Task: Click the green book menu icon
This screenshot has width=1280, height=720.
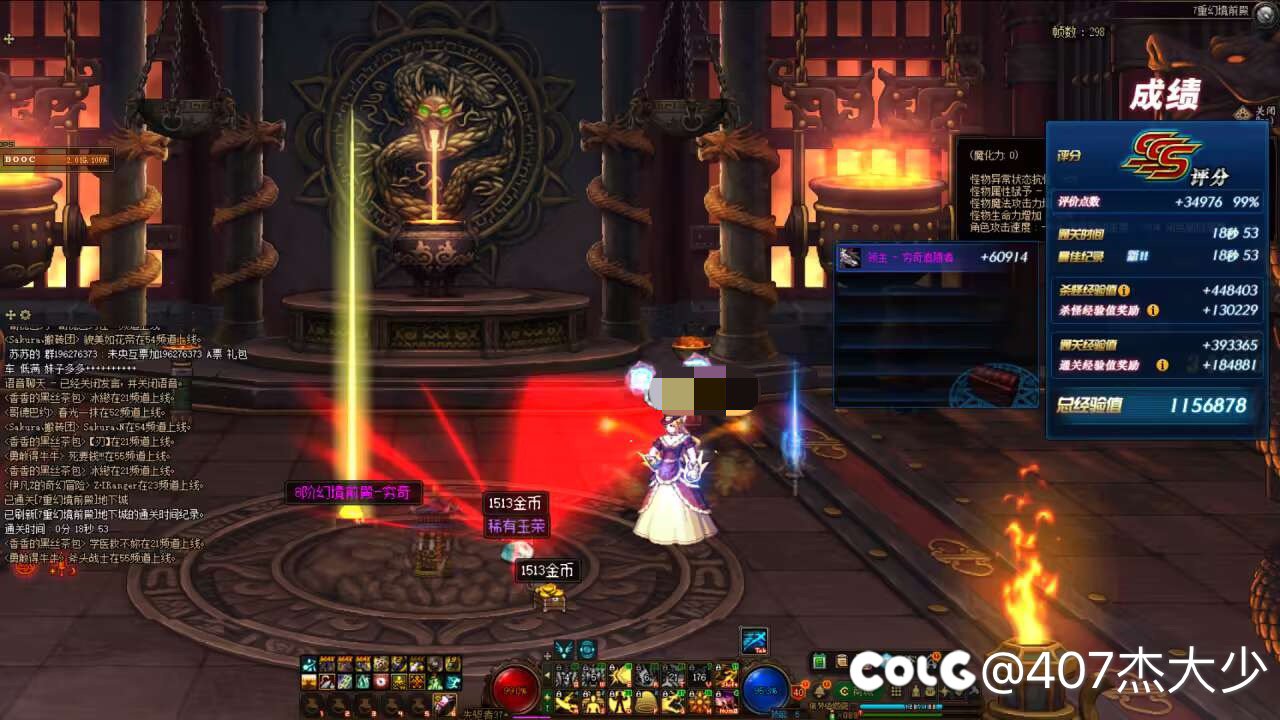Action: coord(819,661)
